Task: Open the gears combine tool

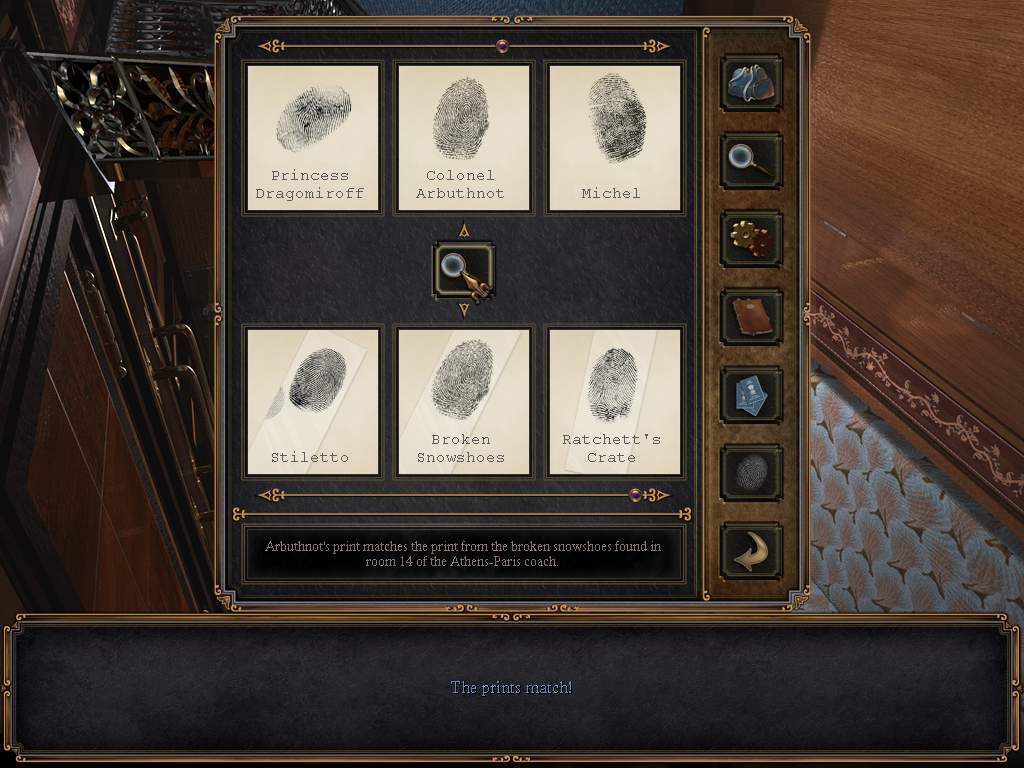Action: 751,238
